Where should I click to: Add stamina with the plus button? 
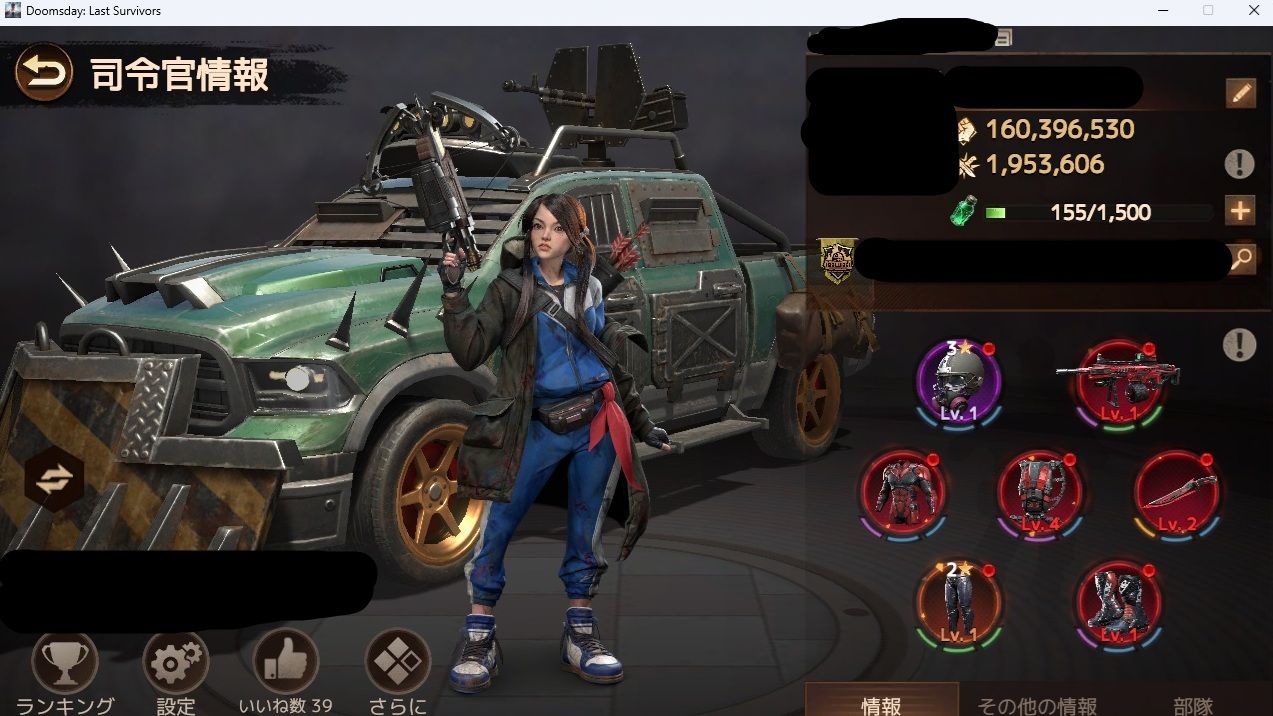[1240, 211]
